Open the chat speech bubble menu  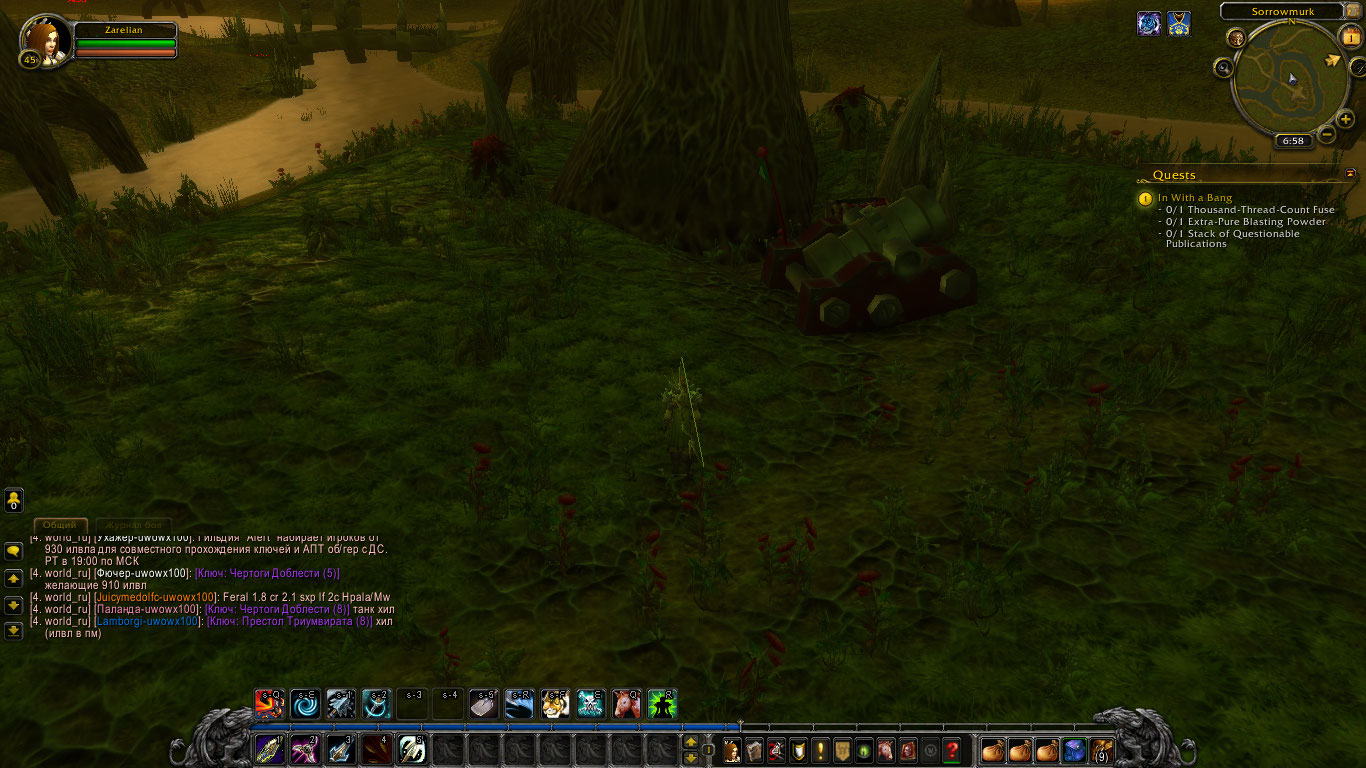tap(14, 551)
